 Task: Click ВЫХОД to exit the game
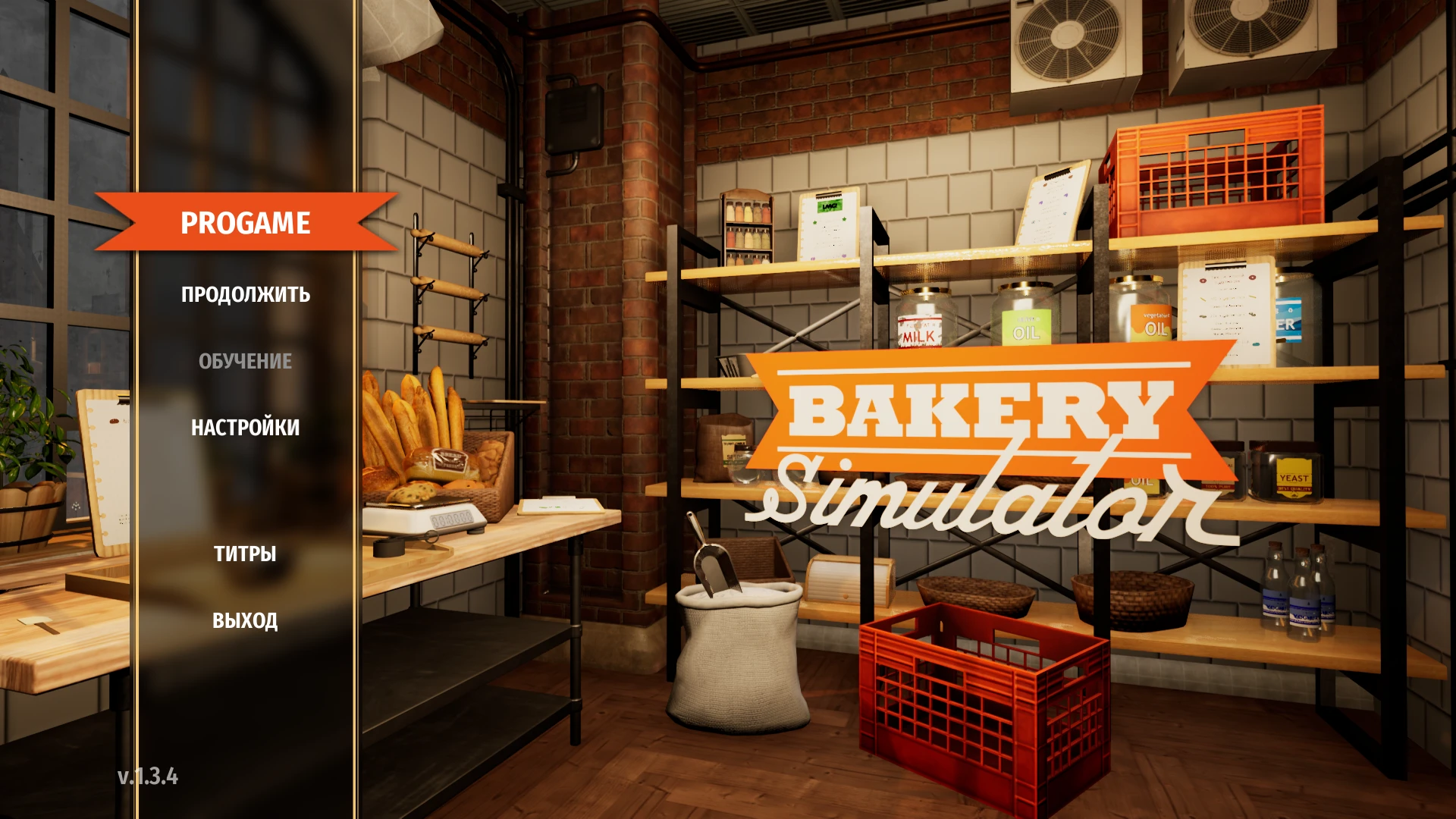(x=244, y=620)
